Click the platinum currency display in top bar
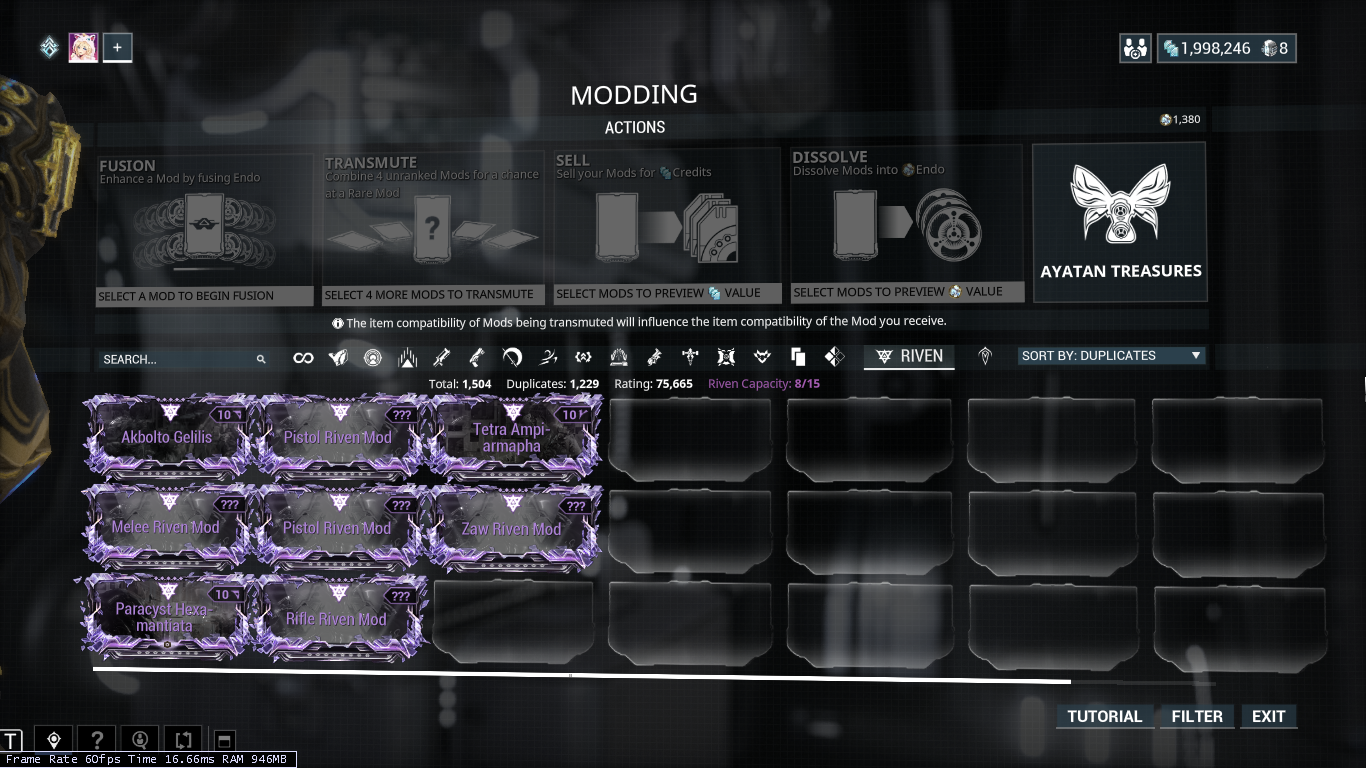1366x768 pixels. point(1204,47)
